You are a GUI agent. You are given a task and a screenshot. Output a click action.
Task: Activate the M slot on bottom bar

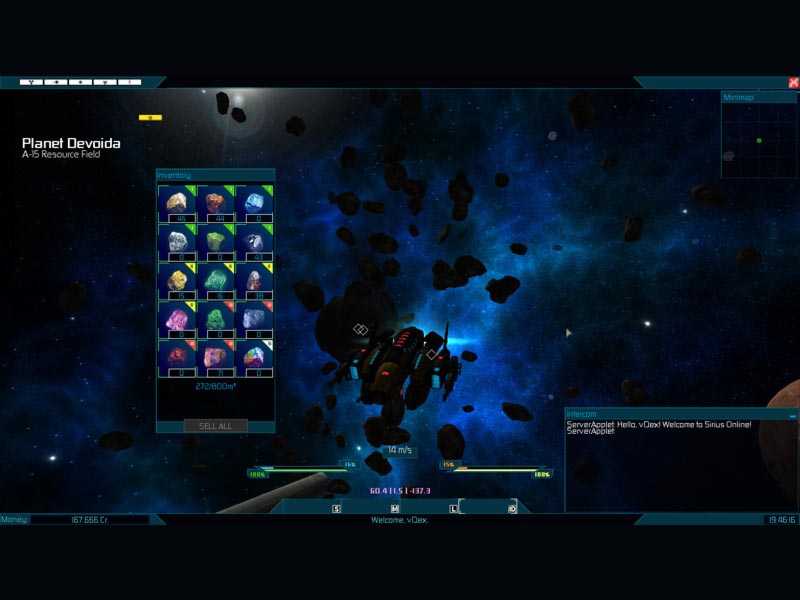coord(395,509)
